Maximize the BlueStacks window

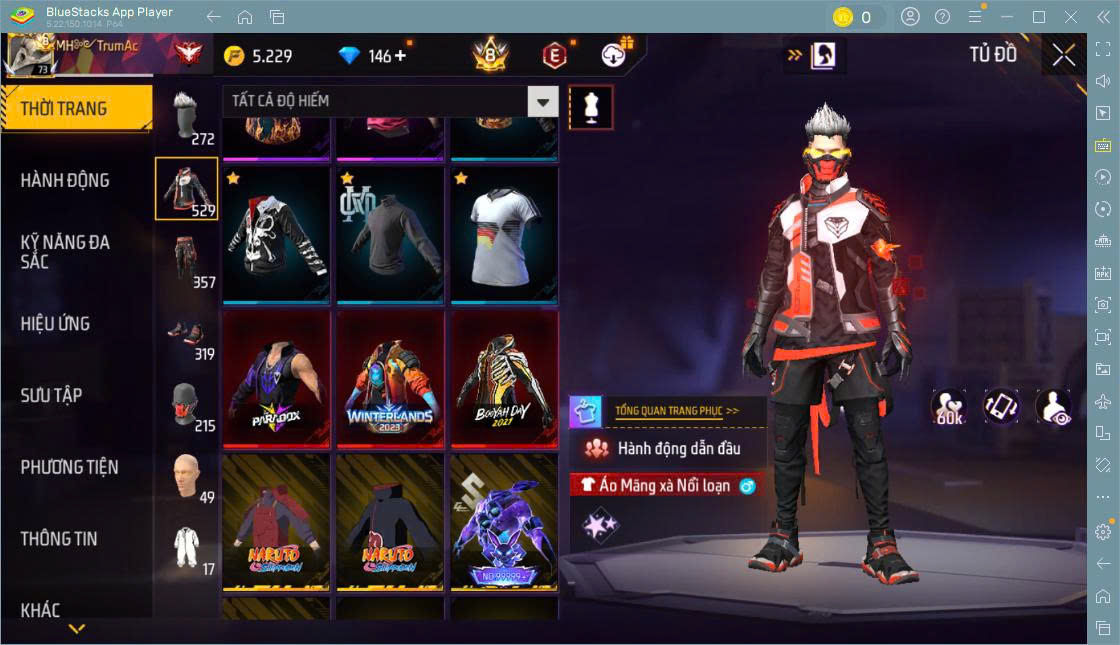[1039, 17]
